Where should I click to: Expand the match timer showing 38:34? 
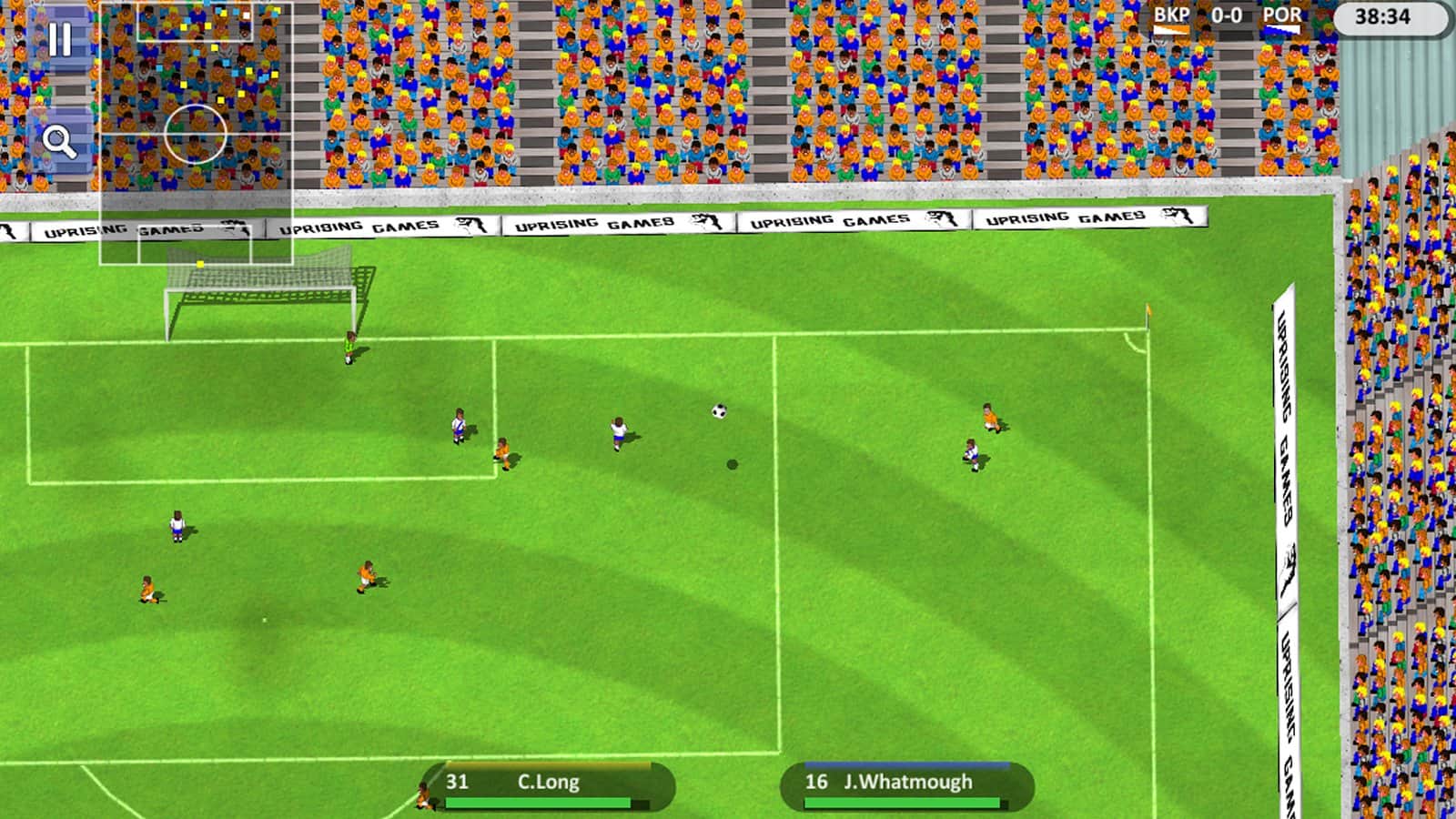point(1380,15)
